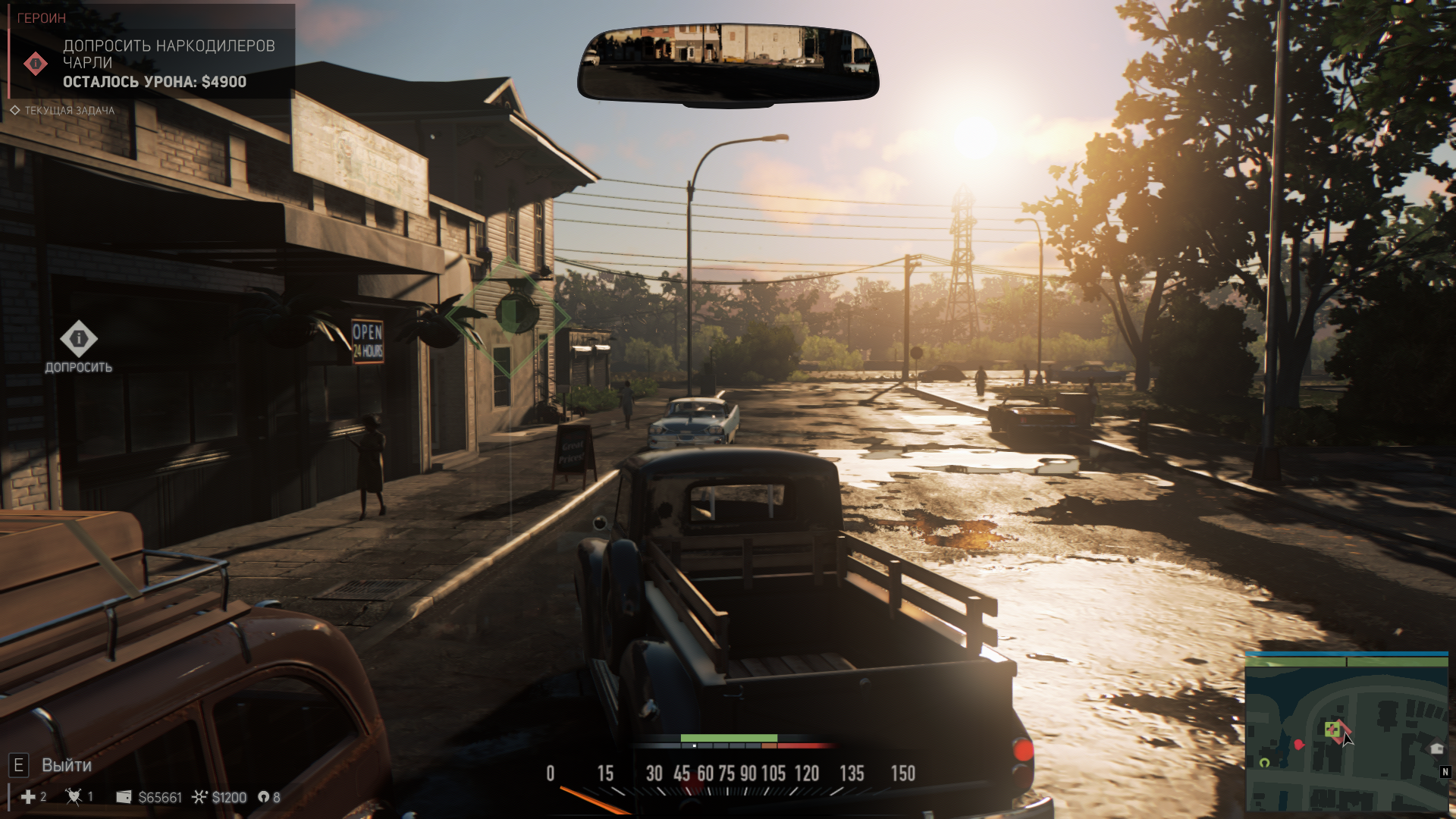Select the ДОПРОСИТЬ interrogate marker icon
1456x819 pixels.
[x=79, y=338]
